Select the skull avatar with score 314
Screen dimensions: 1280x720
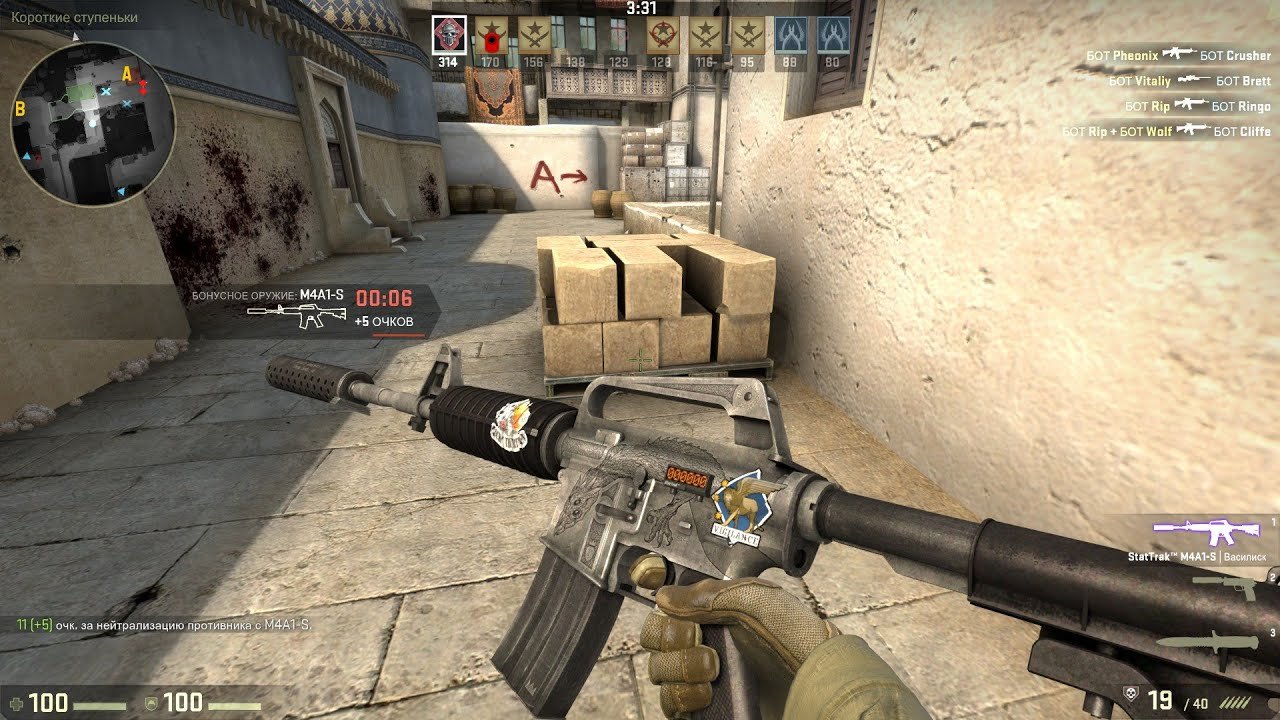click(x=449, y=36)
